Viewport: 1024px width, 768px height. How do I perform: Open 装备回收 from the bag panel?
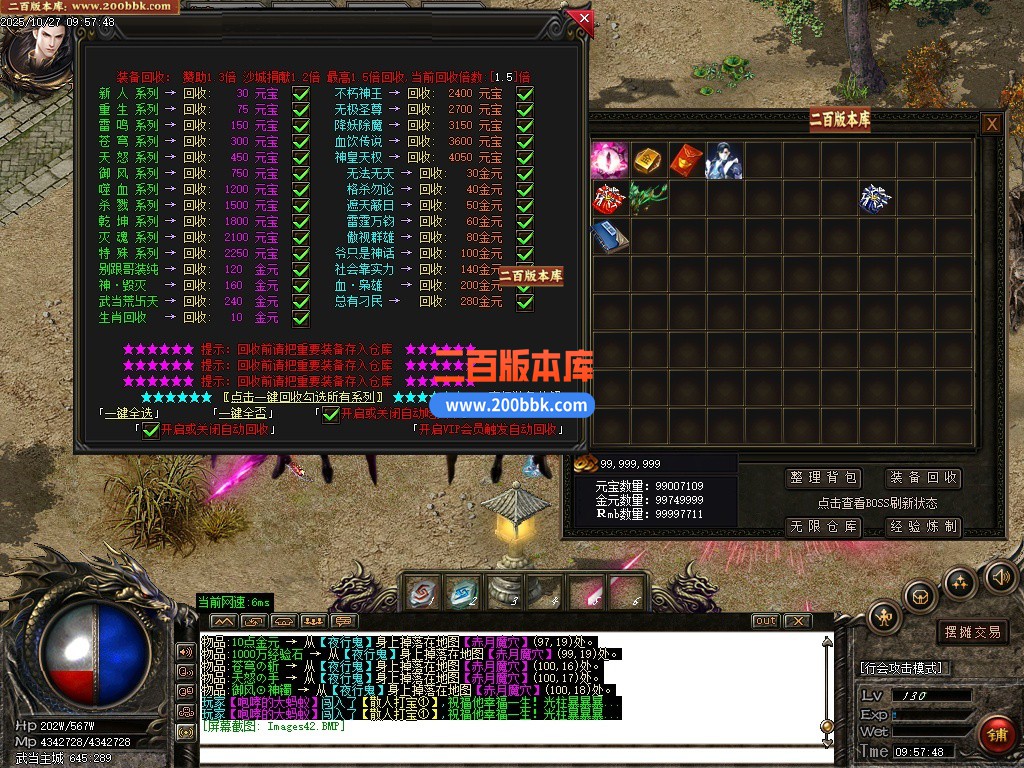[923, 478]
